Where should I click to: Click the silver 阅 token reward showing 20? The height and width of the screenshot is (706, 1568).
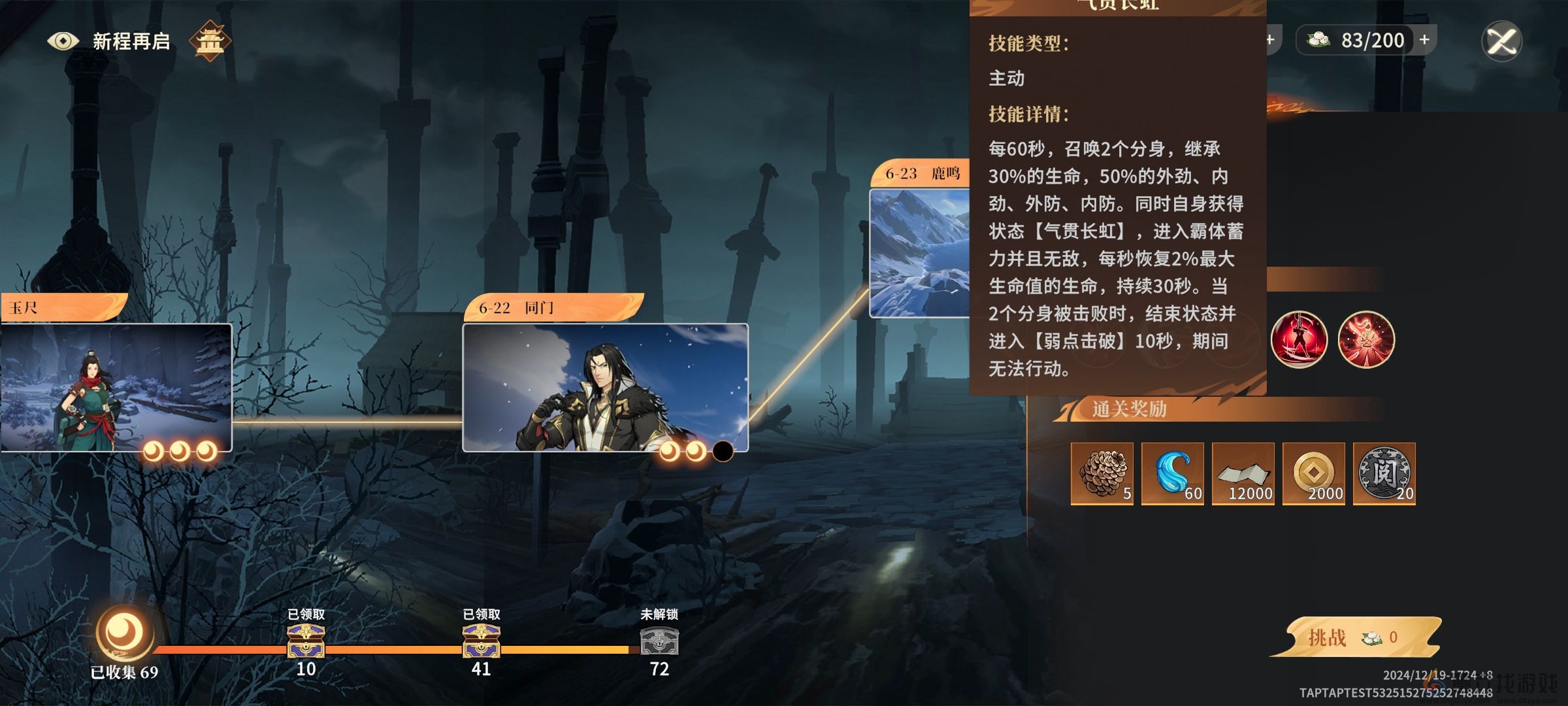[x=1384, y=475]
